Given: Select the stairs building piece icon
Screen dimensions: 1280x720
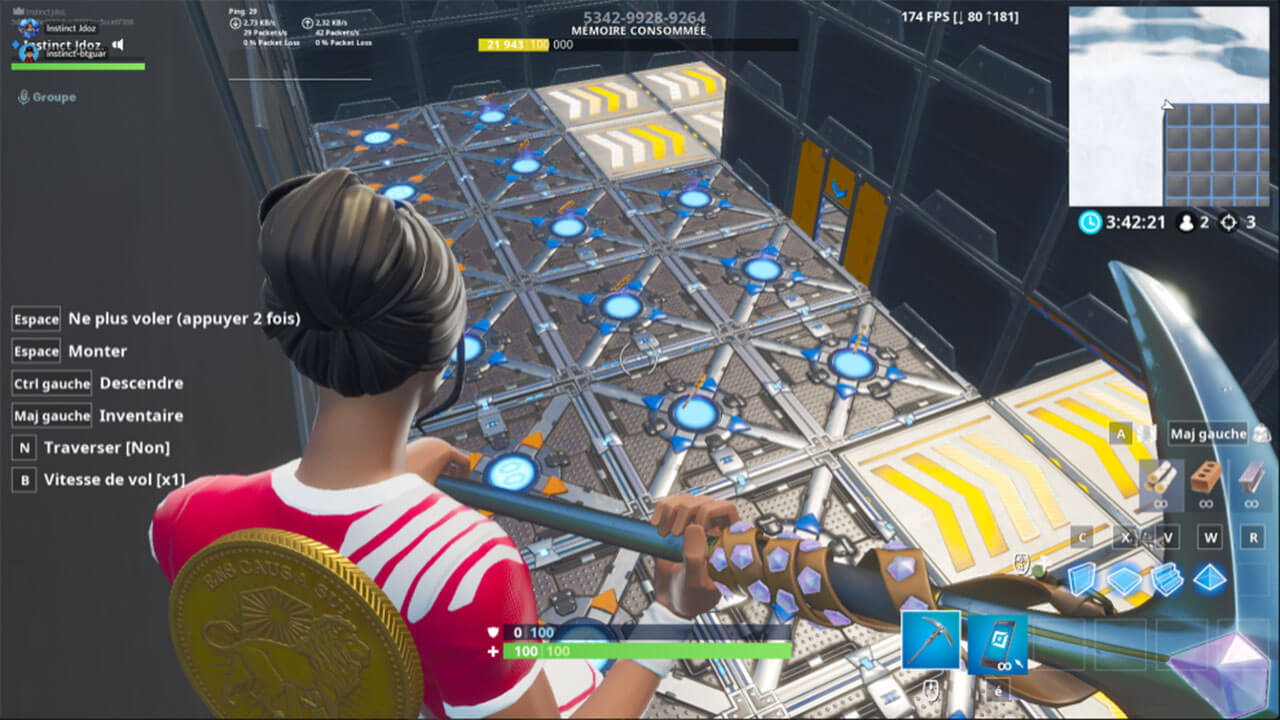Looking at the screenshot, I should tap(1166, 578).
